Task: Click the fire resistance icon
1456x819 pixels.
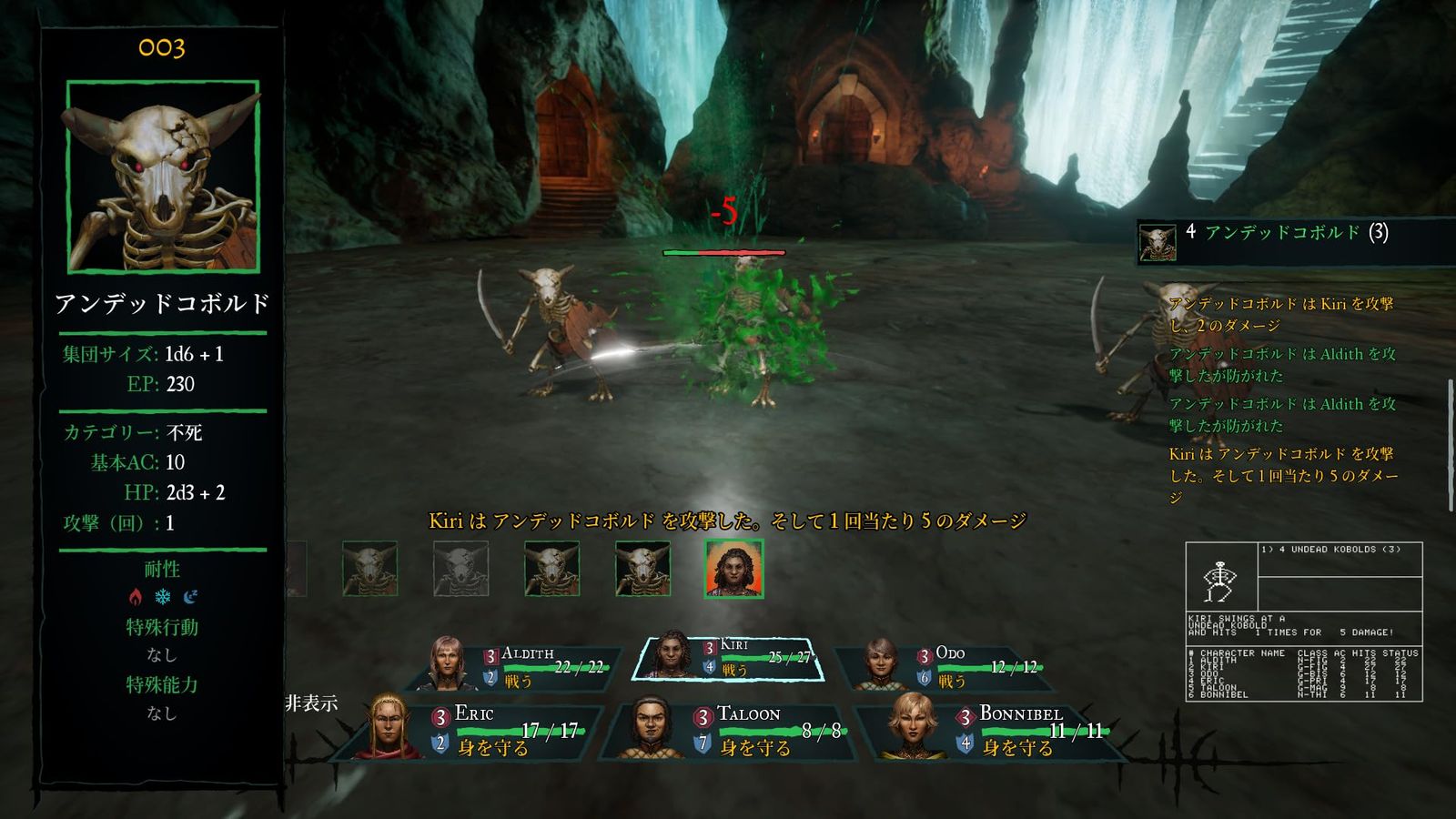Action: [x=136, y=597]
